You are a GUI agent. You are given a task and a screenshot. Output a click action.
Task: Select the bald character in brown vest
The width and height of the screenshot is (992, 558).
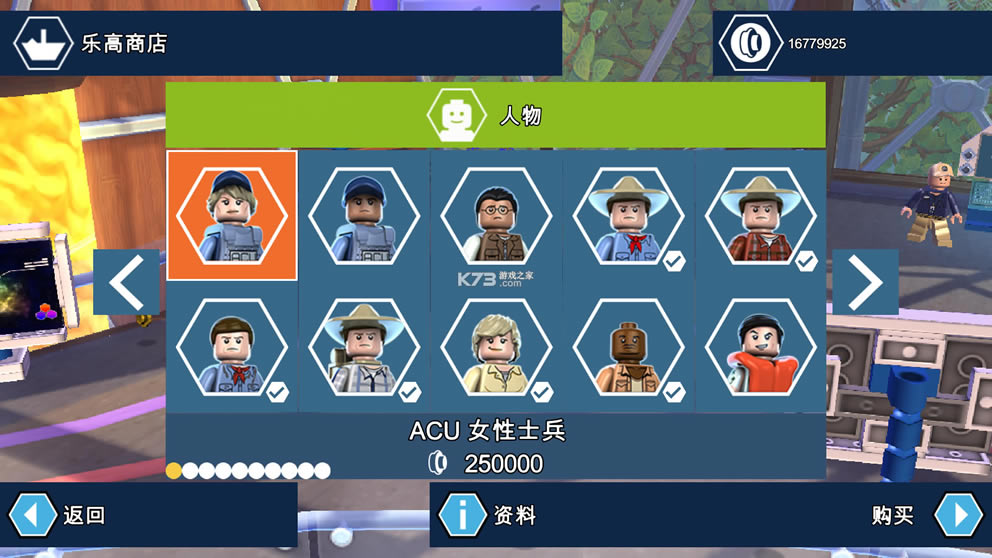coord(628,347)
